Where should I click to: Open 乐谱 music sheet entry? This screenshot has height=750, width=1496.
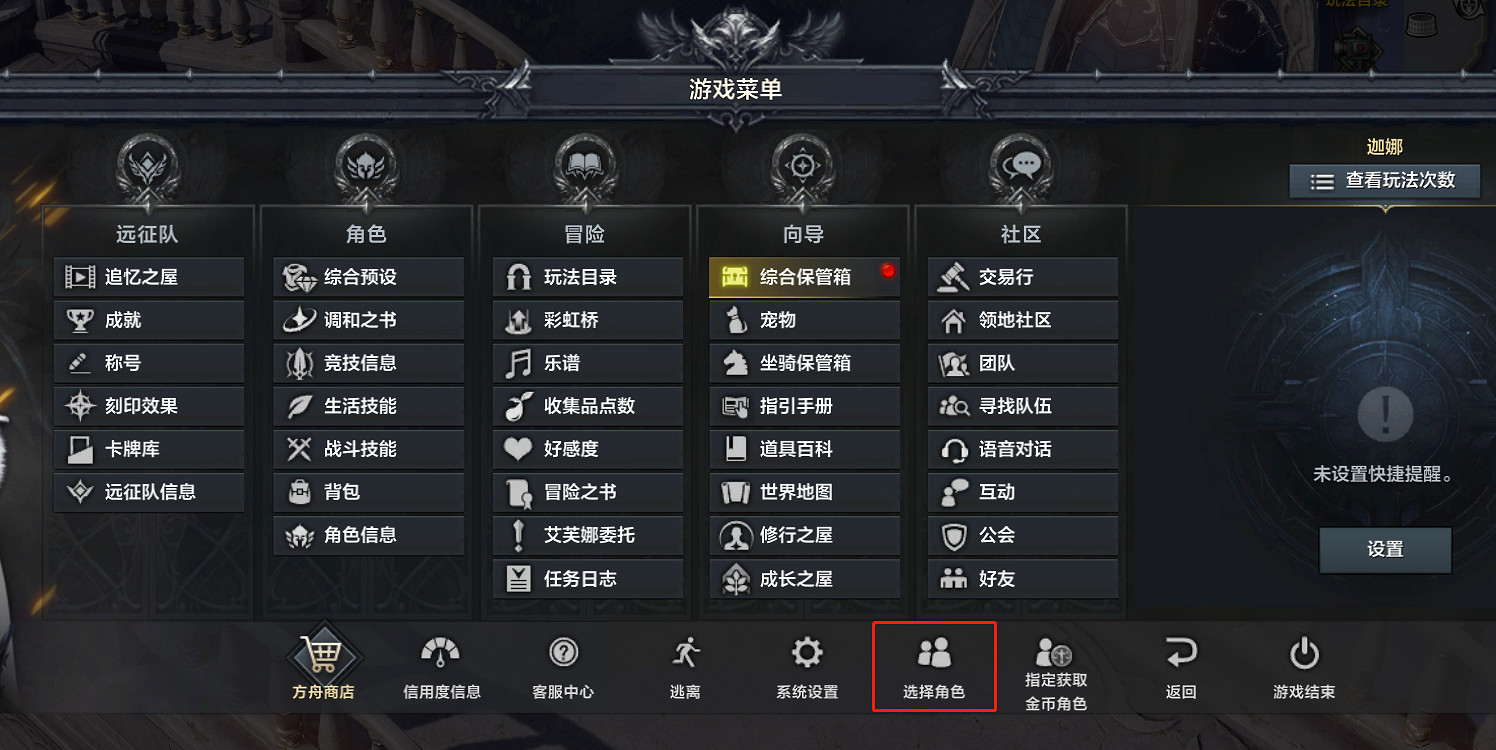pos(587,362)
